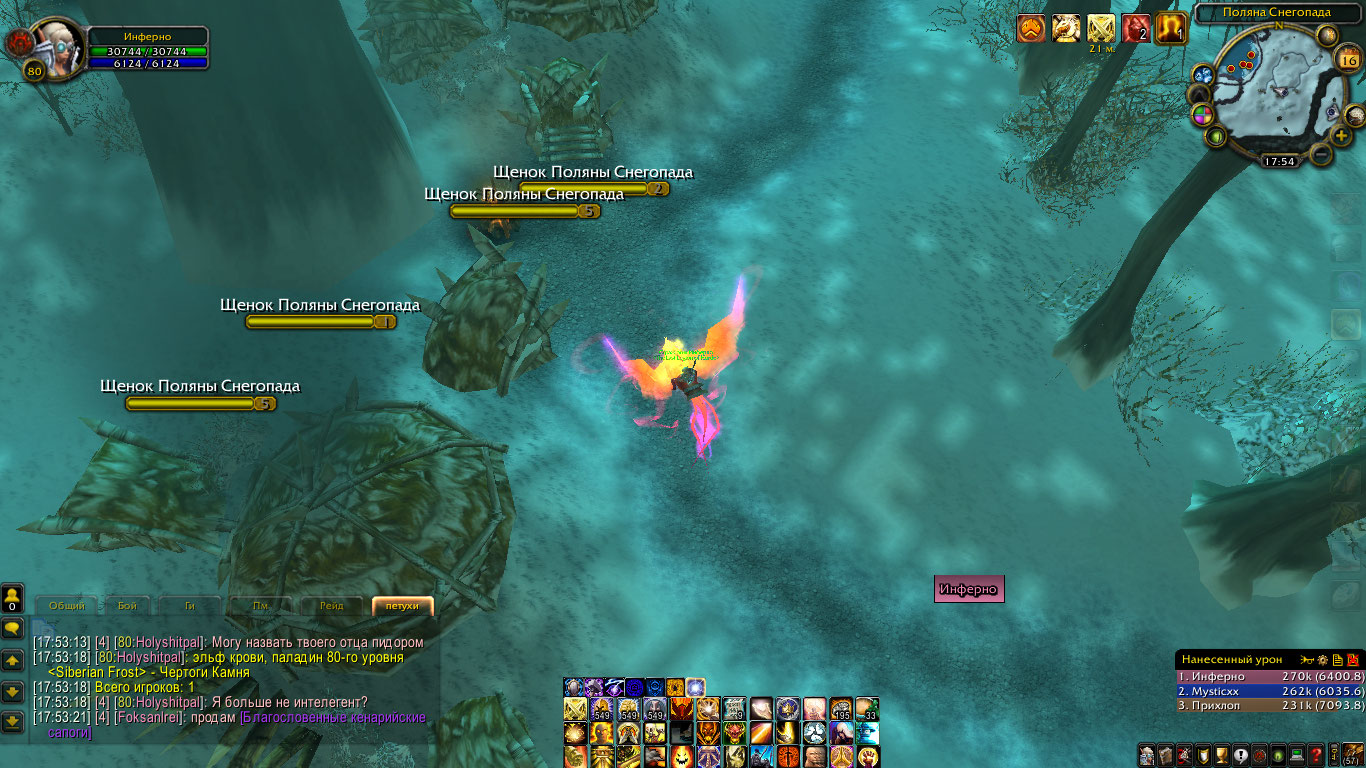Select the crossed swords blessing buff icon
Image resolution: width=1366 pixels, height=768 pixels.
click(x=1101, y=29)
